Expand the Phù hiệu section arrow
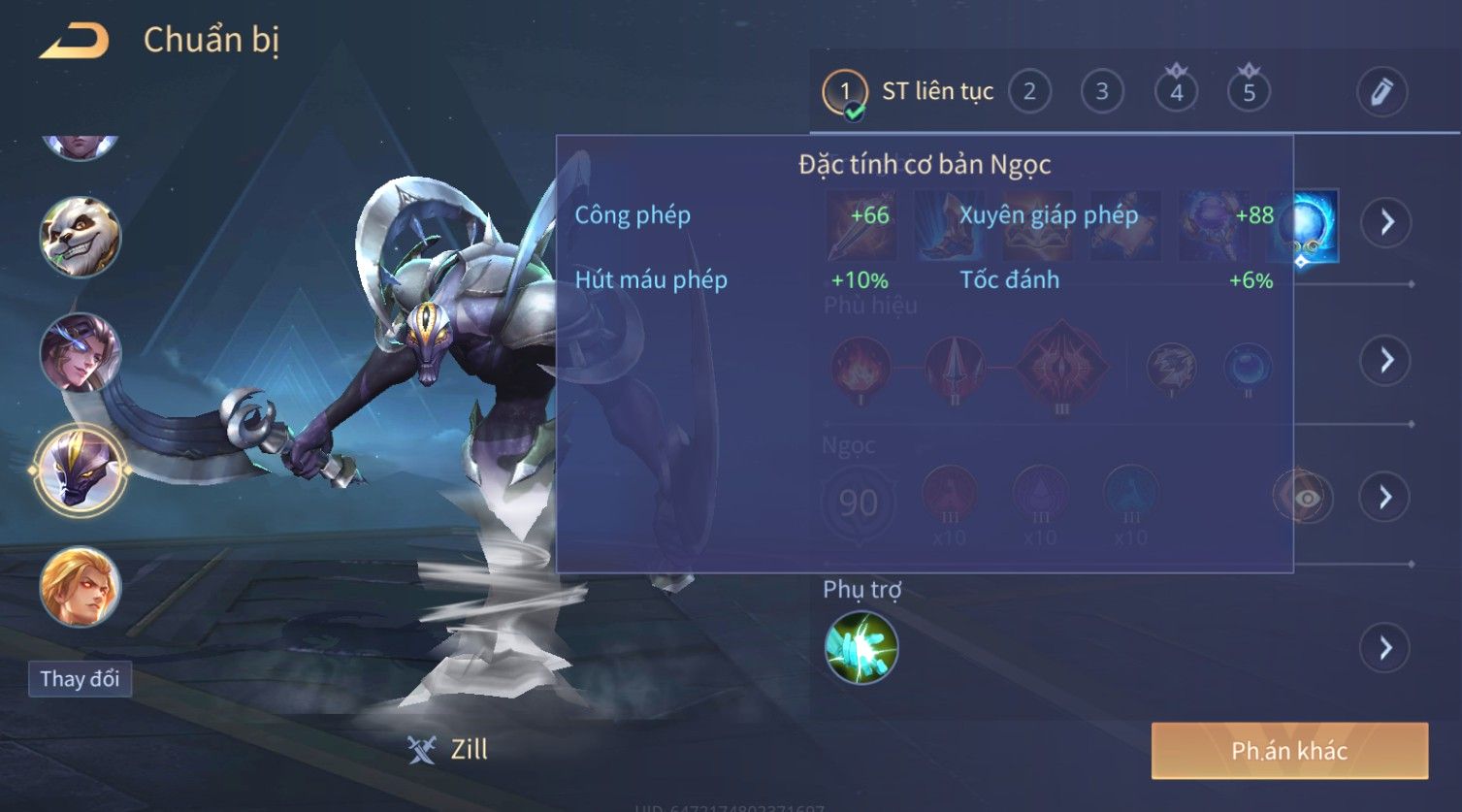 pyautogui.click(x=1385, y=361)
